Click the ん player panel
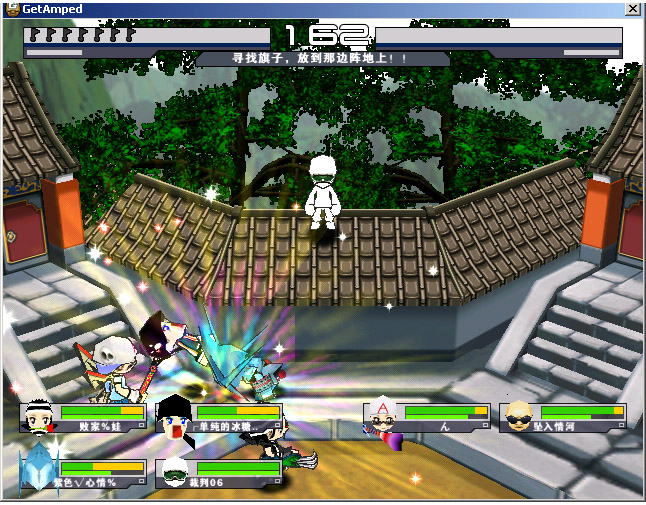This screenshot has width=646, height=505. point(428,418)
